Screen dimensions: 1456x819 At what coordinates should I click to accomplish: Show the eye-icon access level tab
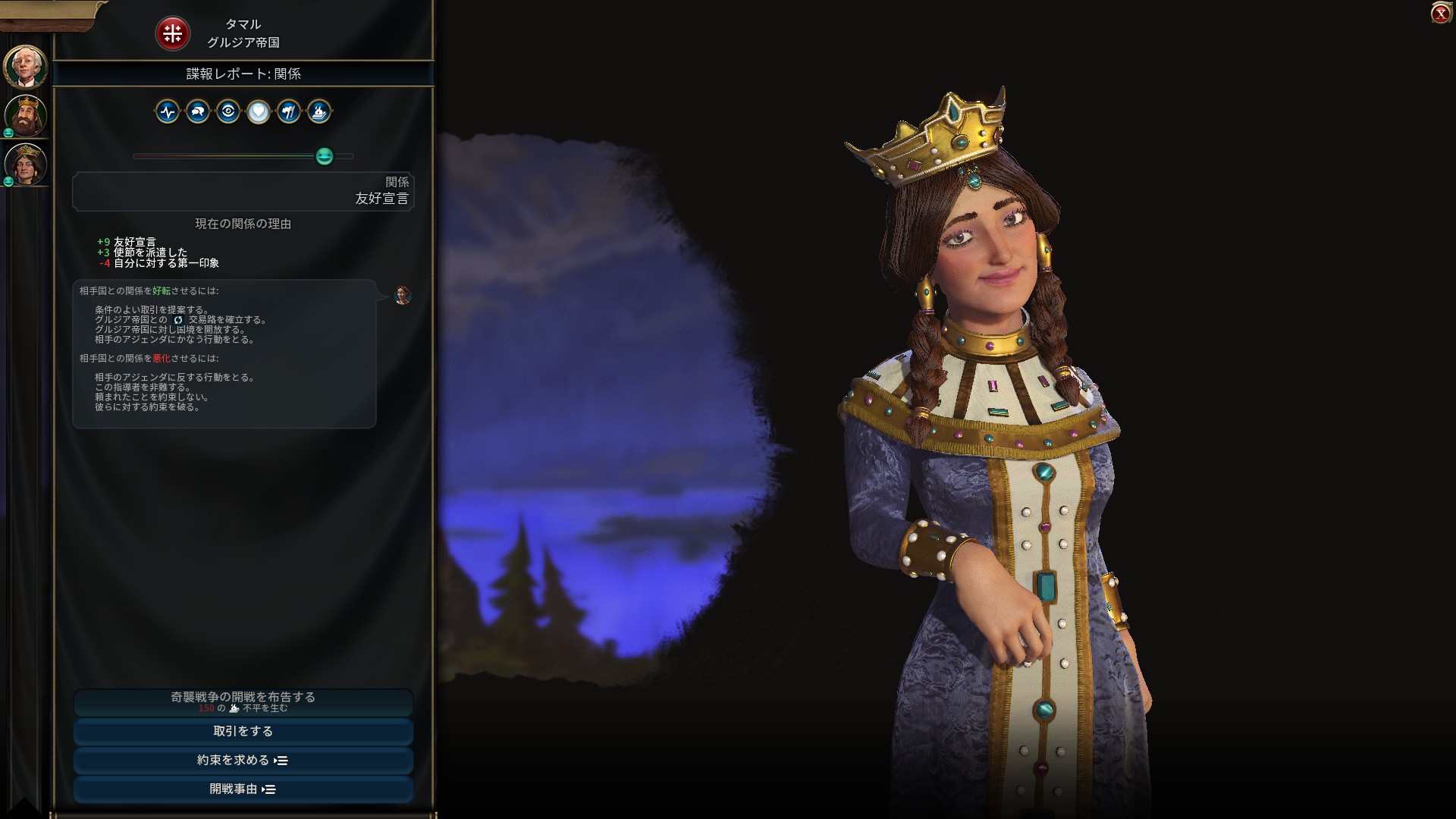[228, 112]
